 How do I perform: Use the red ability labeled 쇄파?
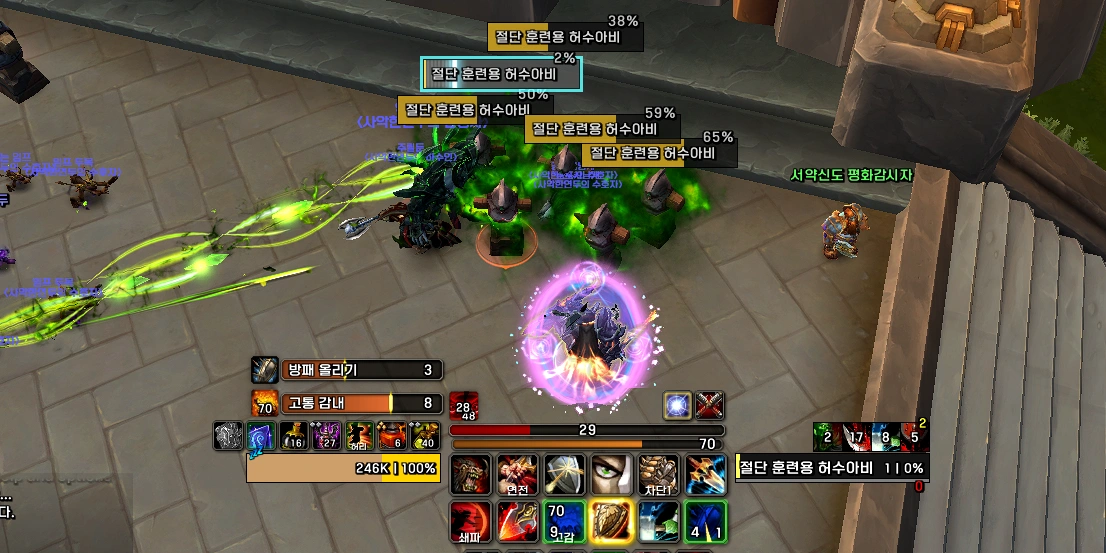point(469,521)
